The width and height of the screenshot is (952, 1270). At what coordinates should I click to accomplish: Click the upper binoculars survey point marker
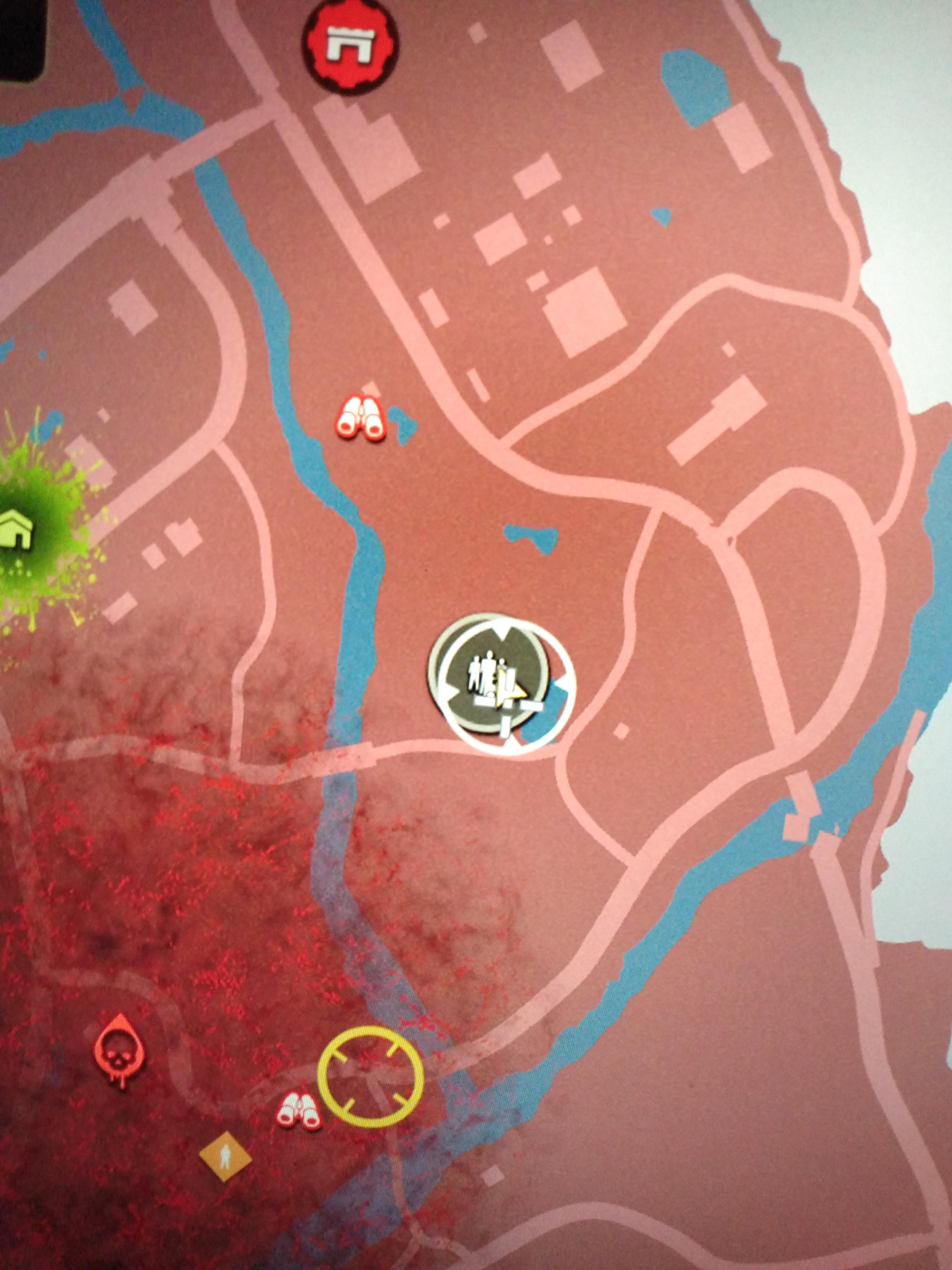(362, 416)
